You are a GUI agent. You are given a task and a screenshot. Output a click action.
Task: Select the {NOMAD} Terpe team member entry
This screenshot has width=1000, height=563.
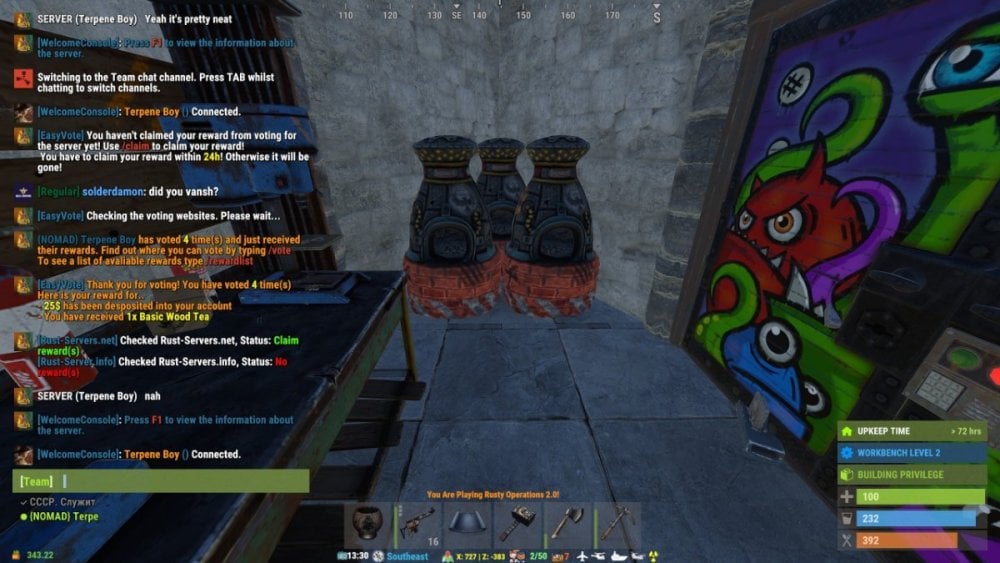point(62,516)
